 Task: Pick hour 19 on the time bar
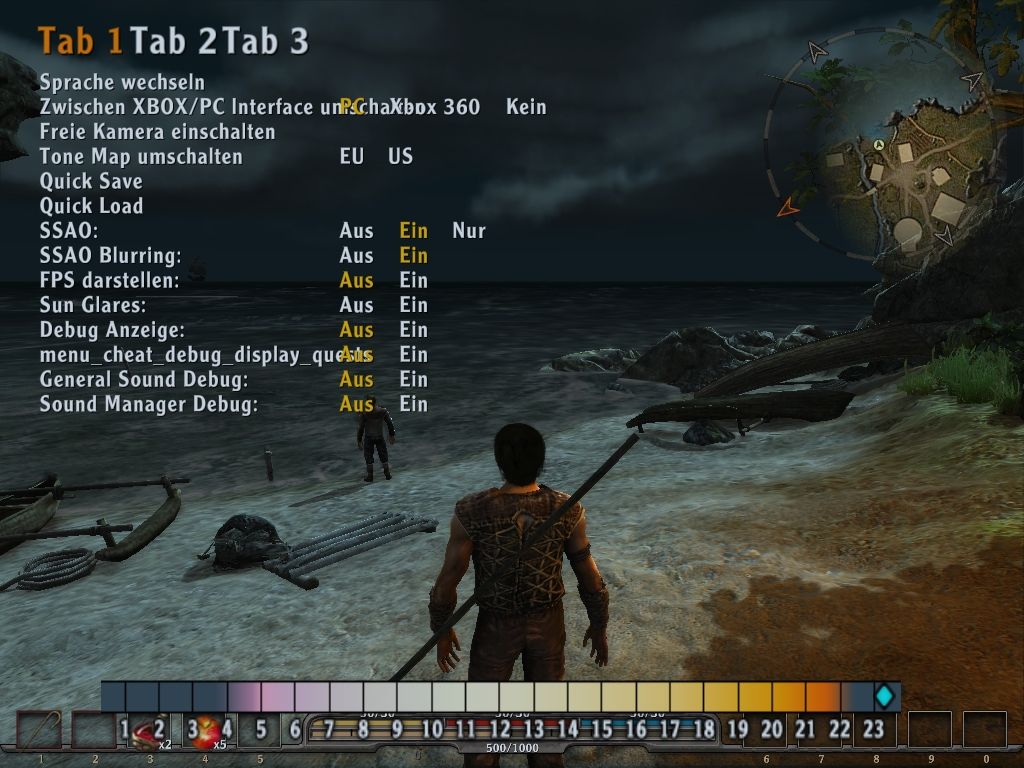738,729
